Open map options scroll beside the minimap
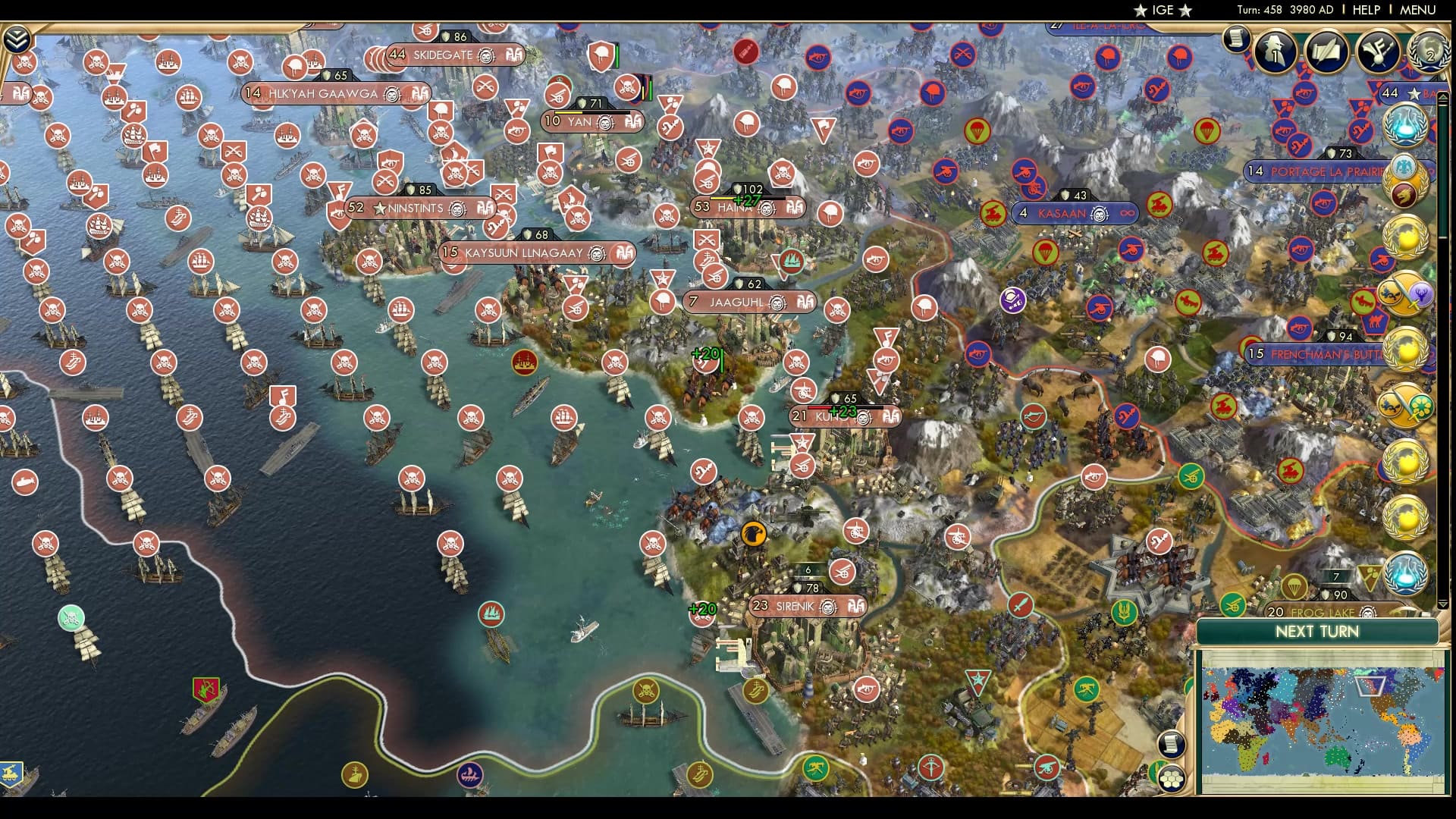Screen dimensions: 1456x819 [1171, 744]
